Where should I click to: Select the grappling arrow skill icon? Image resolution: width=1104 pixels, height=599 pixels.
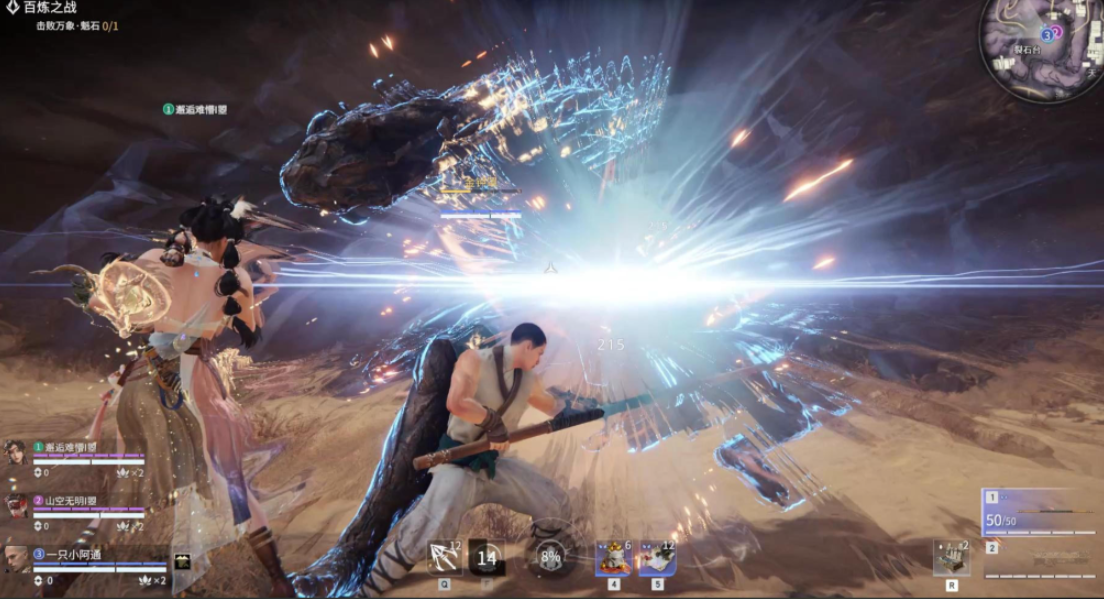tap(443, 558)
